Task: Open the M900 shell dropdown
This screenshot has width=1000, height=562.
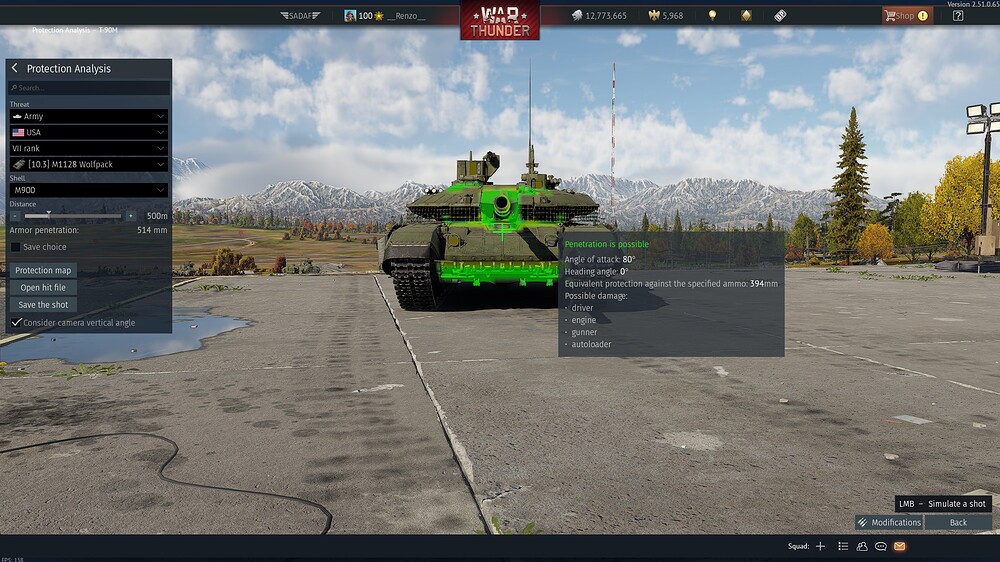Action: click(88, 190)
